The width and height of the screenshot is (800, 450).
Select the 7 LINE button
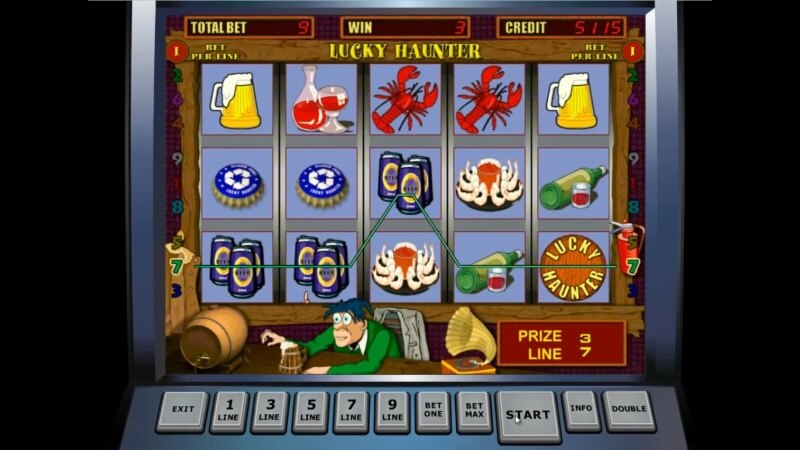351,411
